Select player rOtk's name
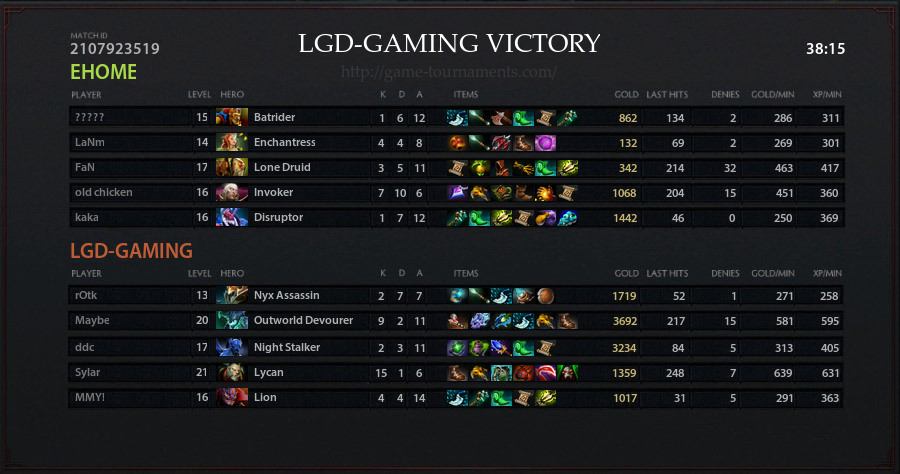900x474 pixels. pyautogui.click(x=87, y=295)
